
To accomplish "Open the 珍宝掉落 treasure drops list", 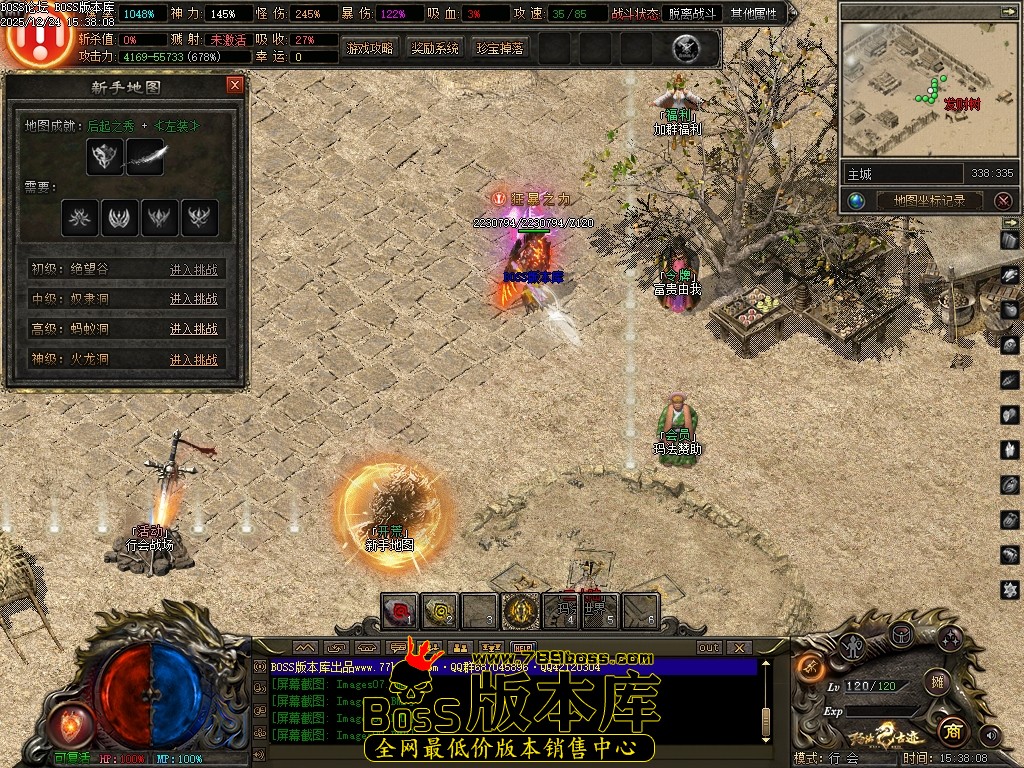I will (x=500, y=48).
